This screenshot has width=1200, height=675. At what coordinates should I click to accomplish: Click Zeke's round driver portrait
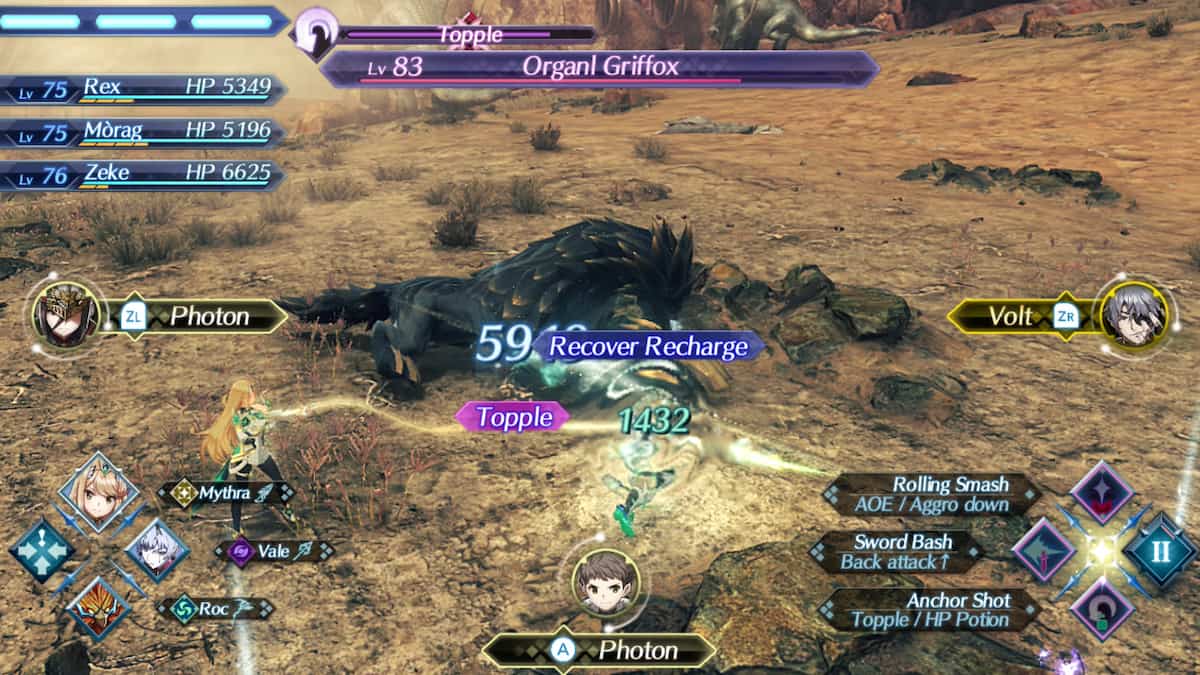click(1133, 315)
